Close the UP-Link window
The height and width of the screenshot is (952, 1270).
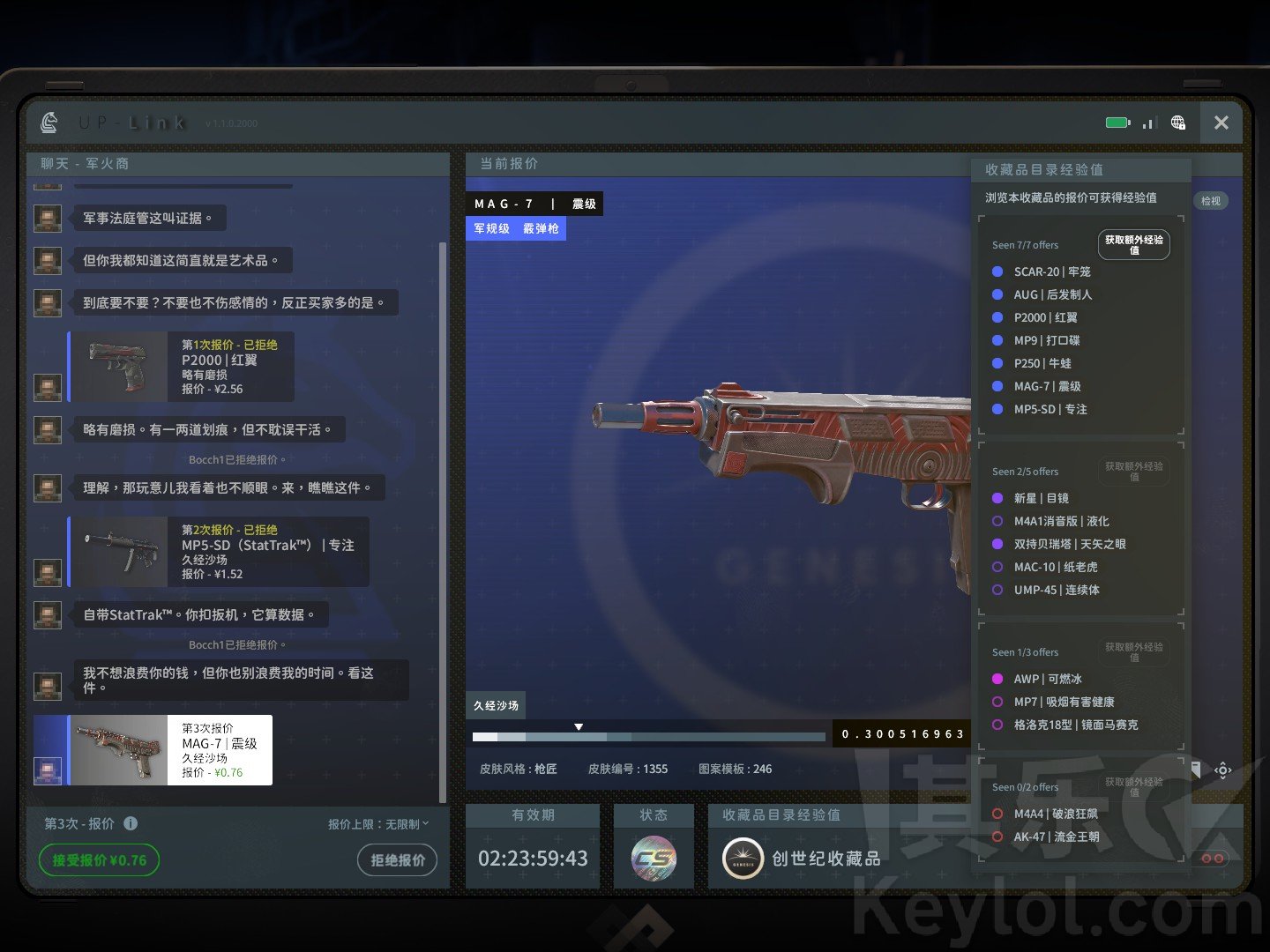click(1221, 123)
